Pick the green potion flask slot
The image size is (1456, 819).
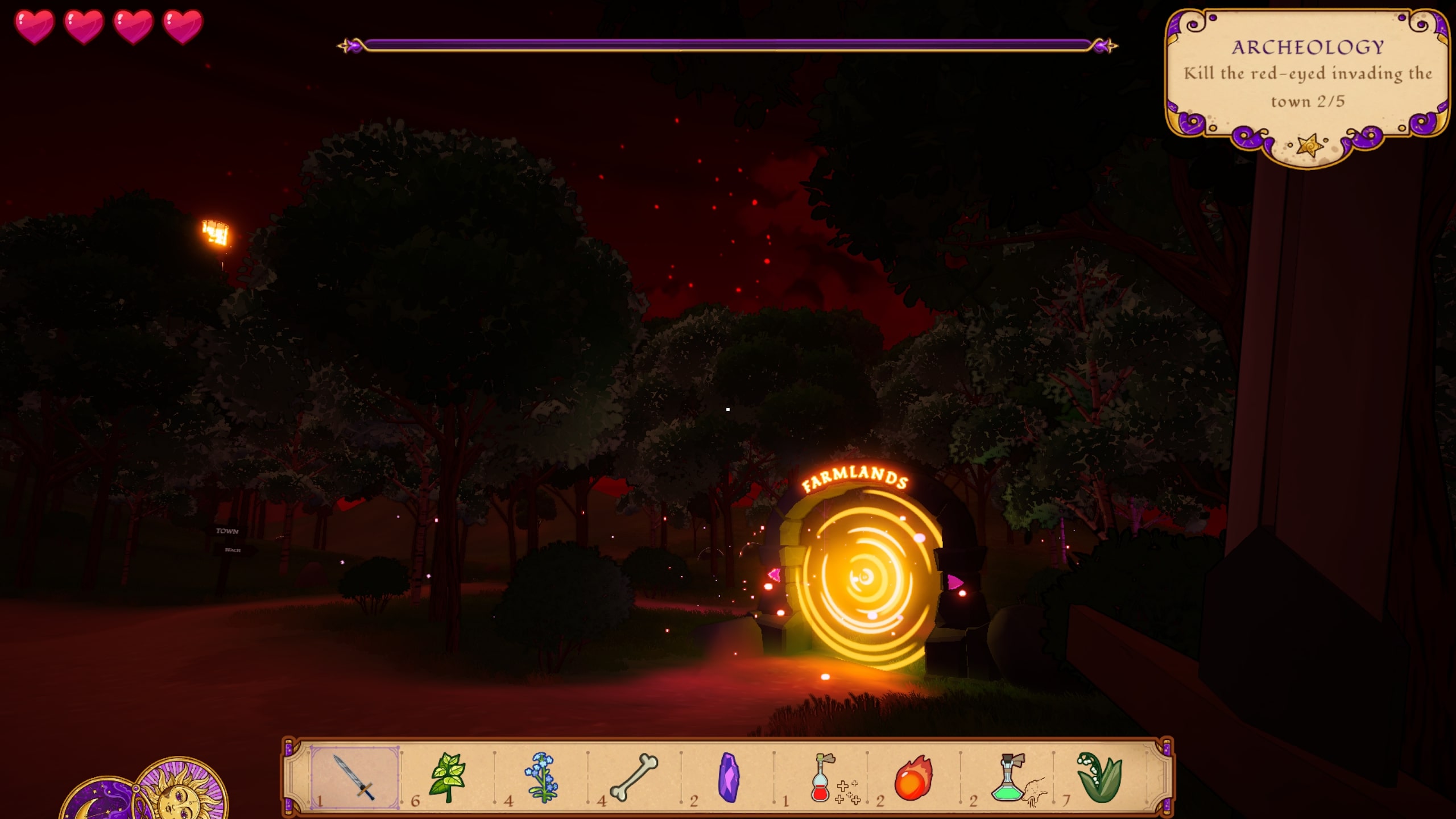pyautogui.click(x=1008, y=777)
